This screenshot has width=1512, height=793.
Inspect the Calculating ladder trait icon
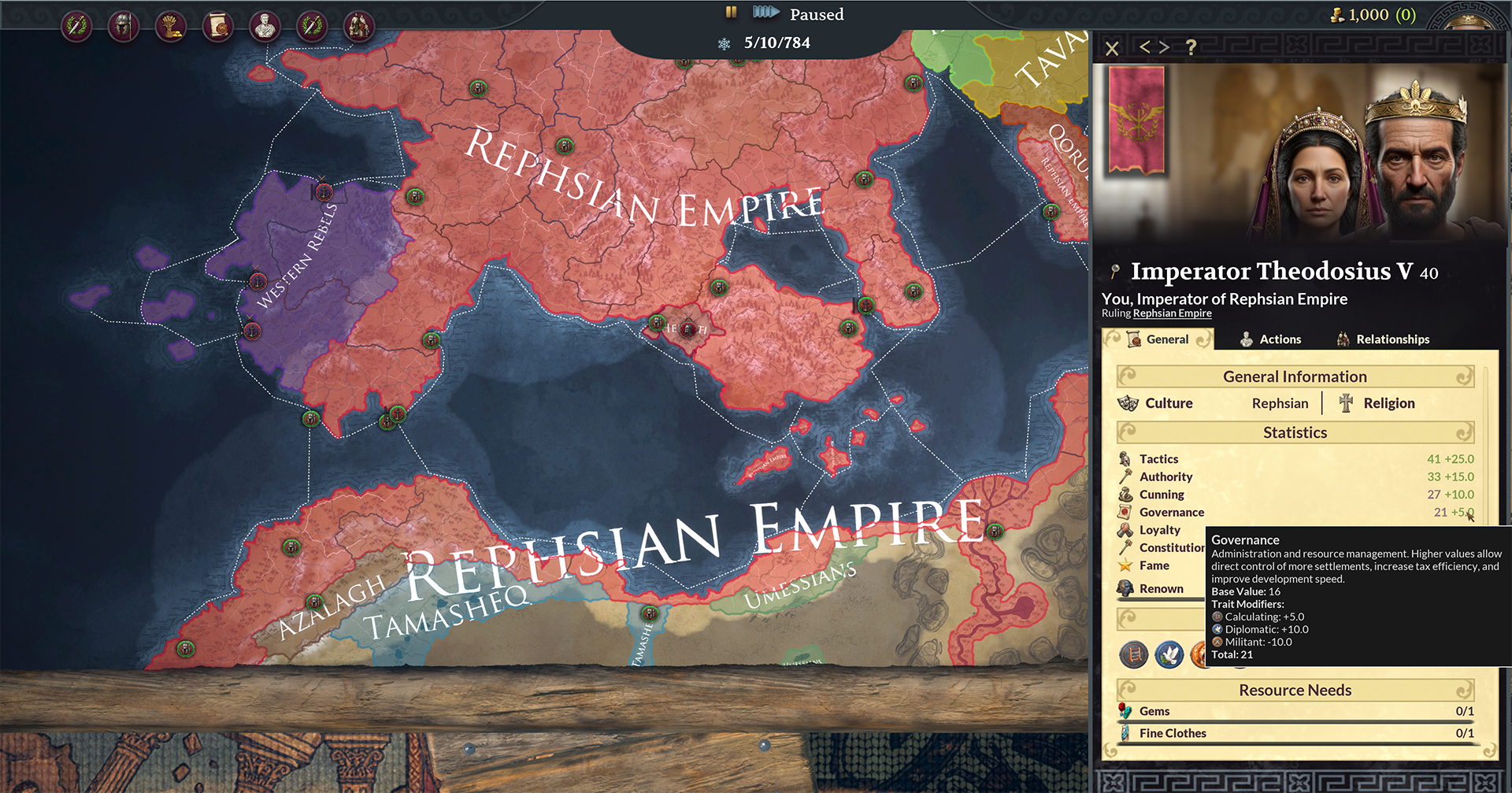tap(1134, 654)
